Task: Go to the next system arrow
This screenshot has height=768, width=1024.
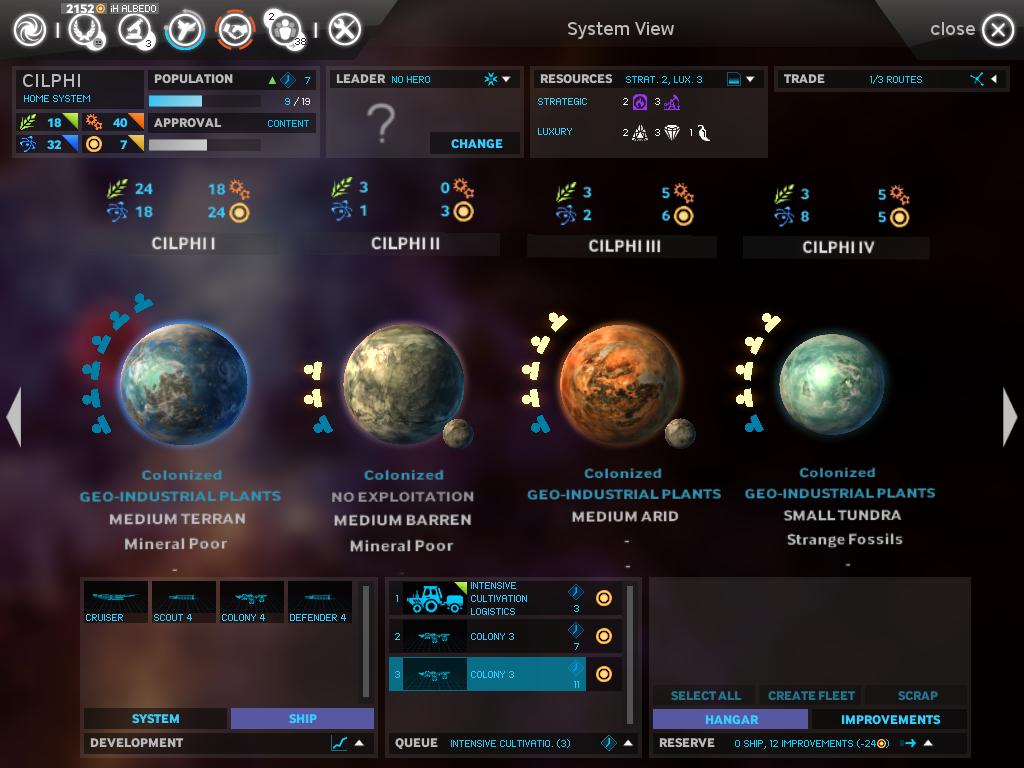Action: tap(1009, 416)
